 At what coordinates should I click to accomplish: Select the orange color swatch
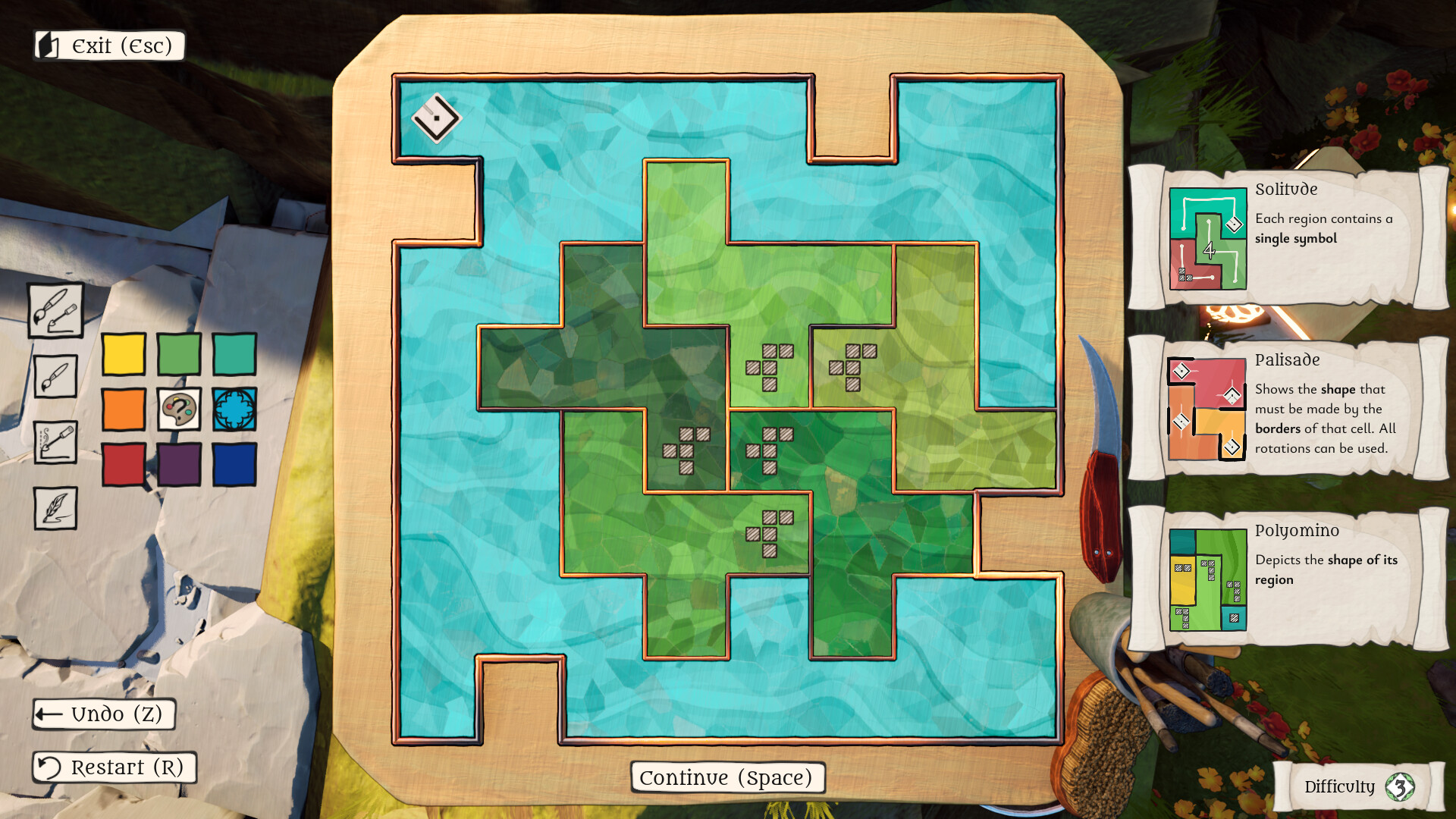tap(124, 409)
